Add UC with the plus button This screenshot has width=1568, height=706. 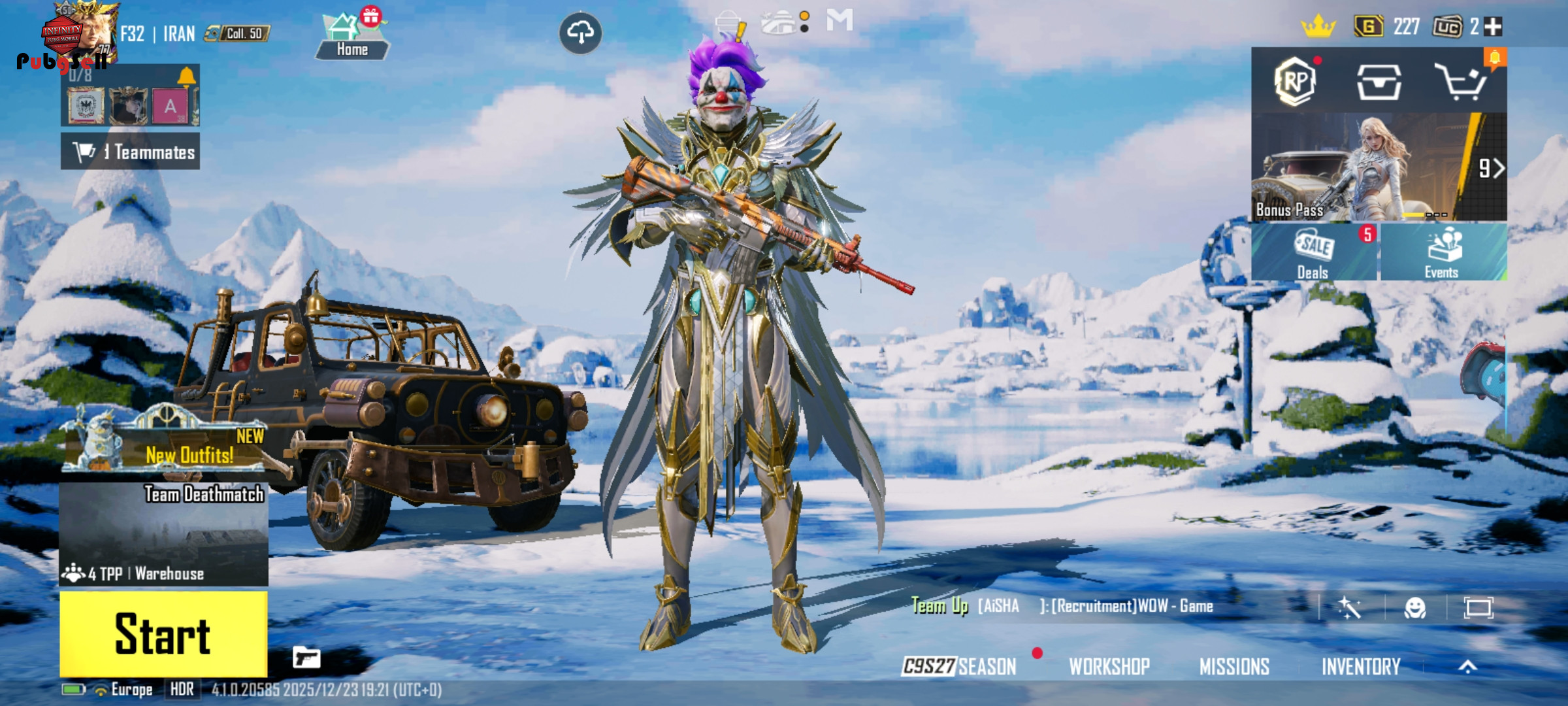1493,27
